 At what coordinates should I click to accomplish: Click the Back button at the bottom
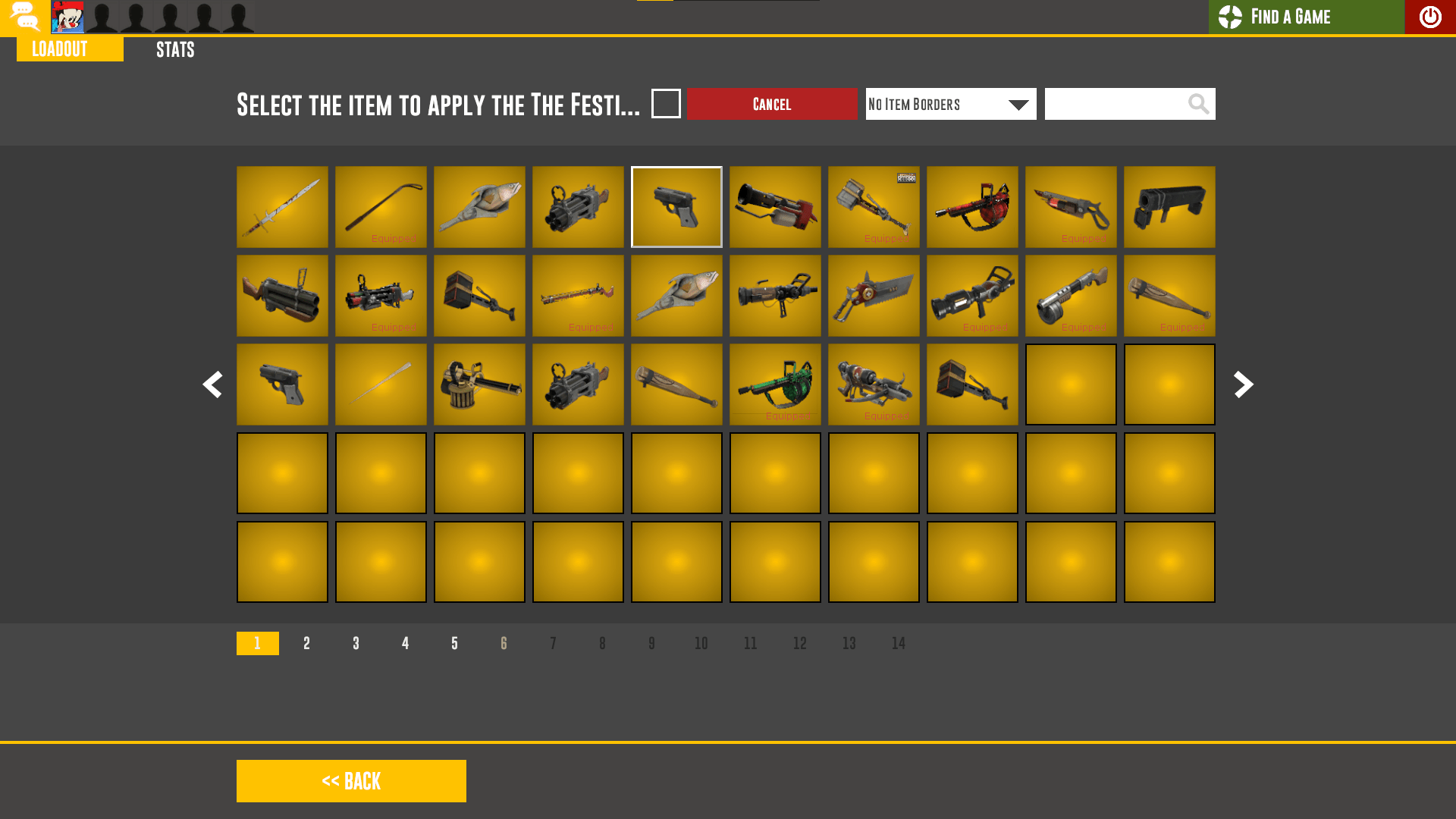[351, 780]
